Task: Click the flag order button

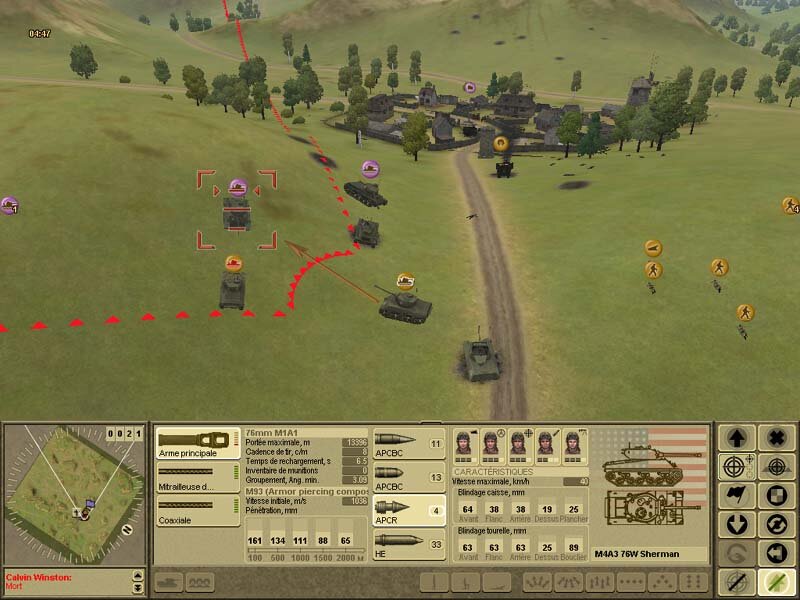Action: [738, 496]
